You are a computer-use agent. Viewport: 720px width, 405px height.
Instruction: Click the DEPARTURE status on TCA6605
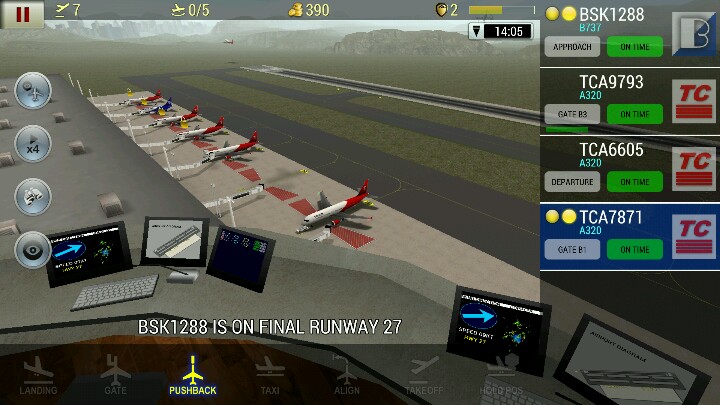point(572,182)
